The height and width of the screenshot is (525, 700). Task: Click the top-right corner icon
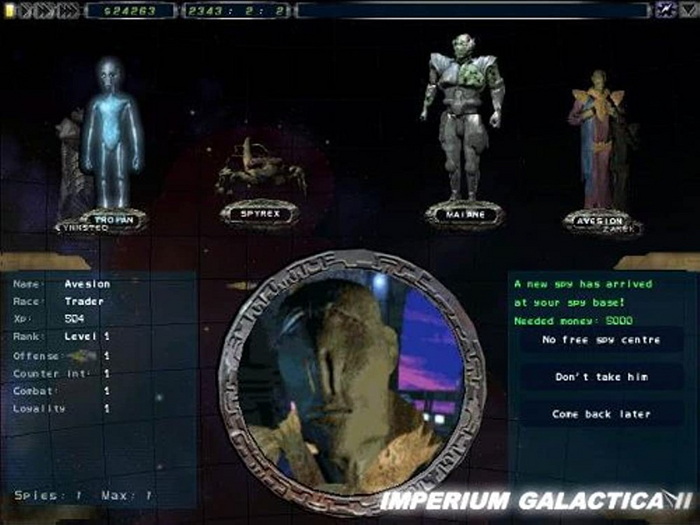pos(688,10)
